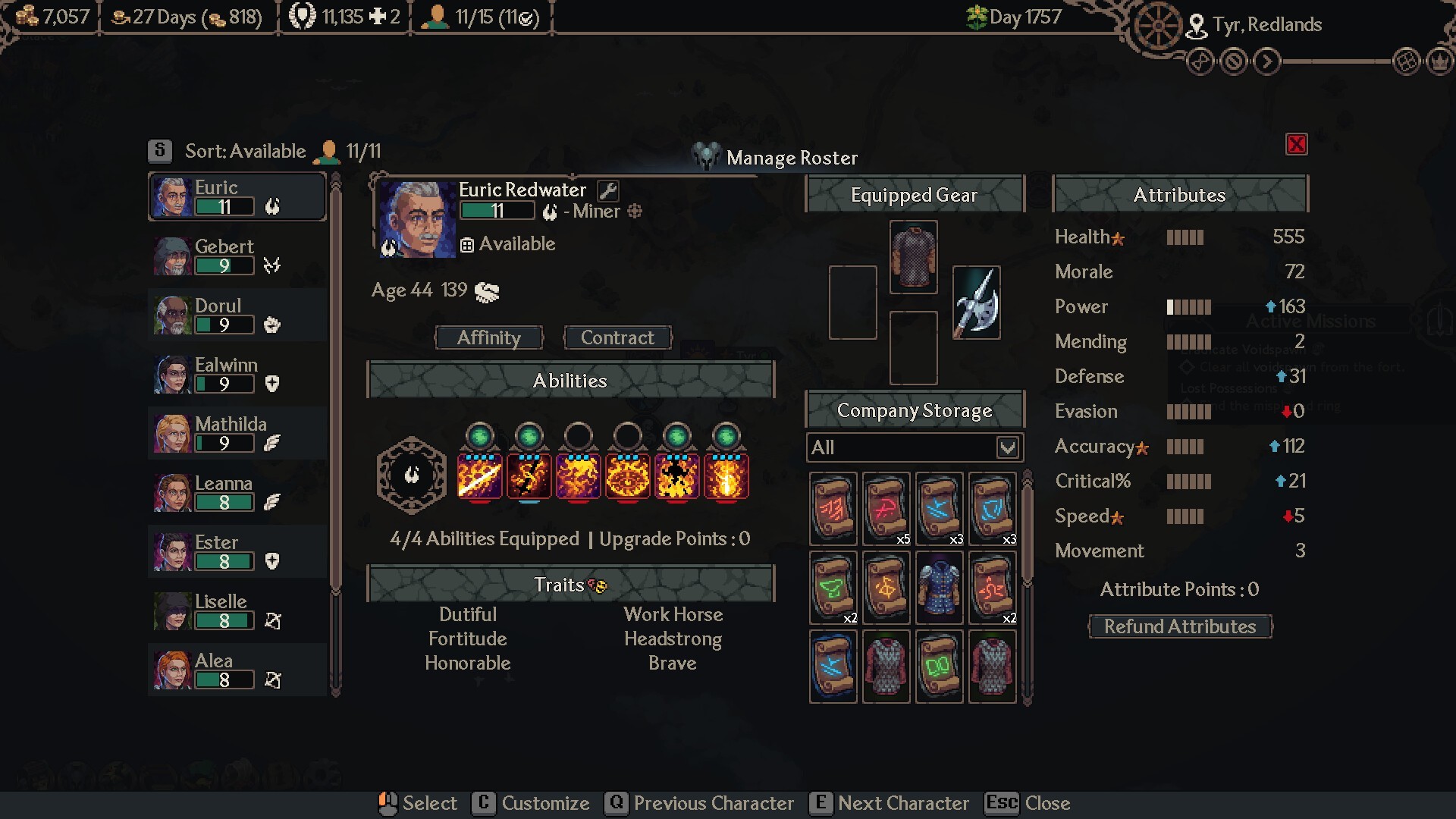Click the crown icon in top bar
The width and height of the screenshot is (1456, 819).
[1439, 61]
